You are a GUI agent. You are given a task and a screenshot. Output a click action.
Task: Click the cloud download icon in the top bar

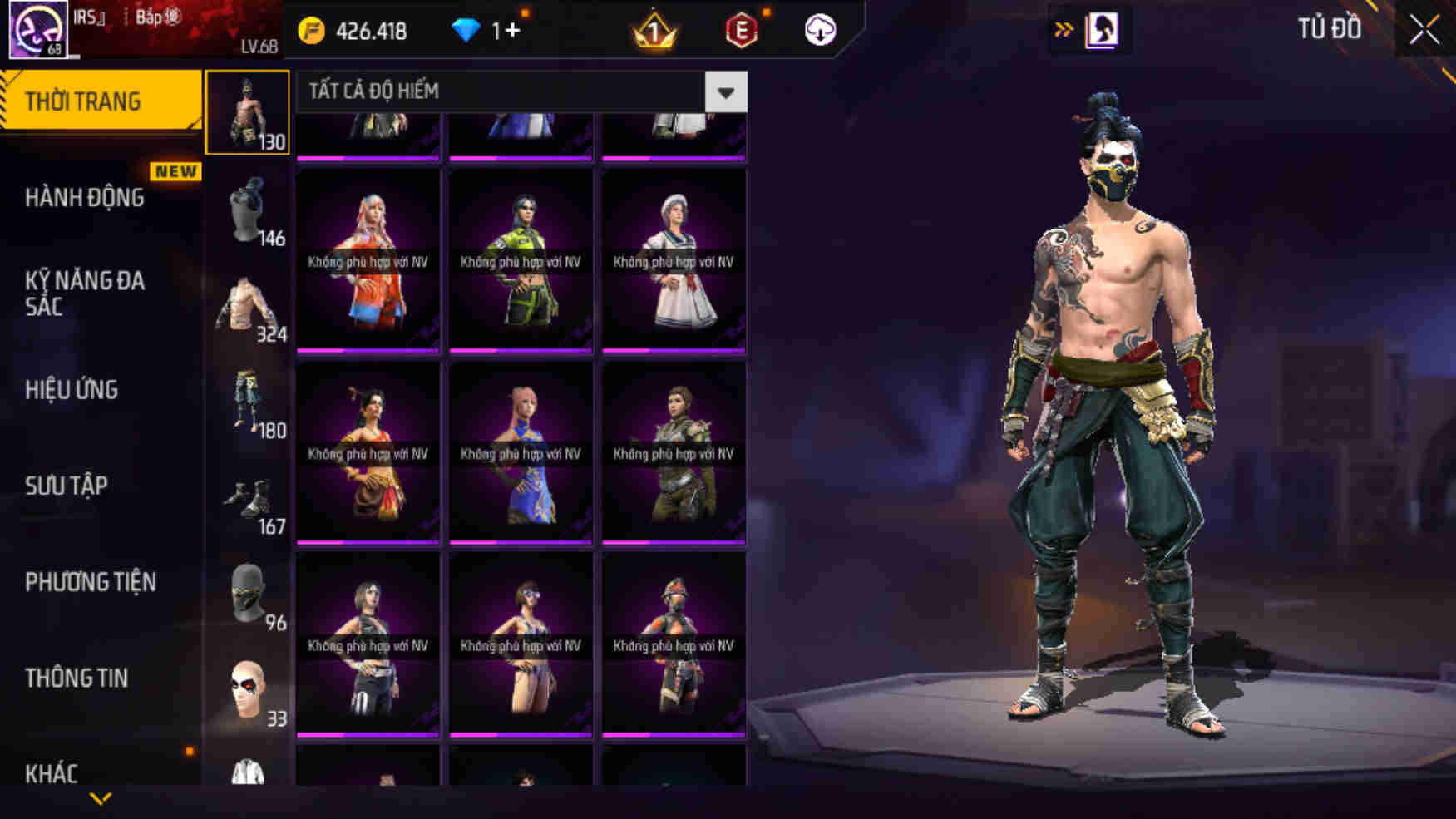pos(819,31)
